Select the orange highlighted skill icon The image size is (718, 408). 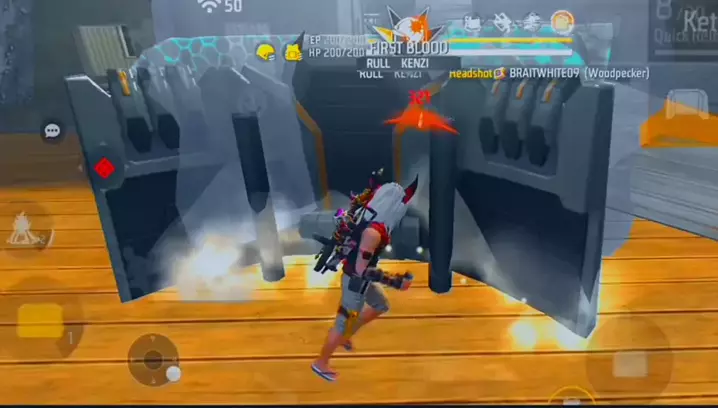coord(563,21)
